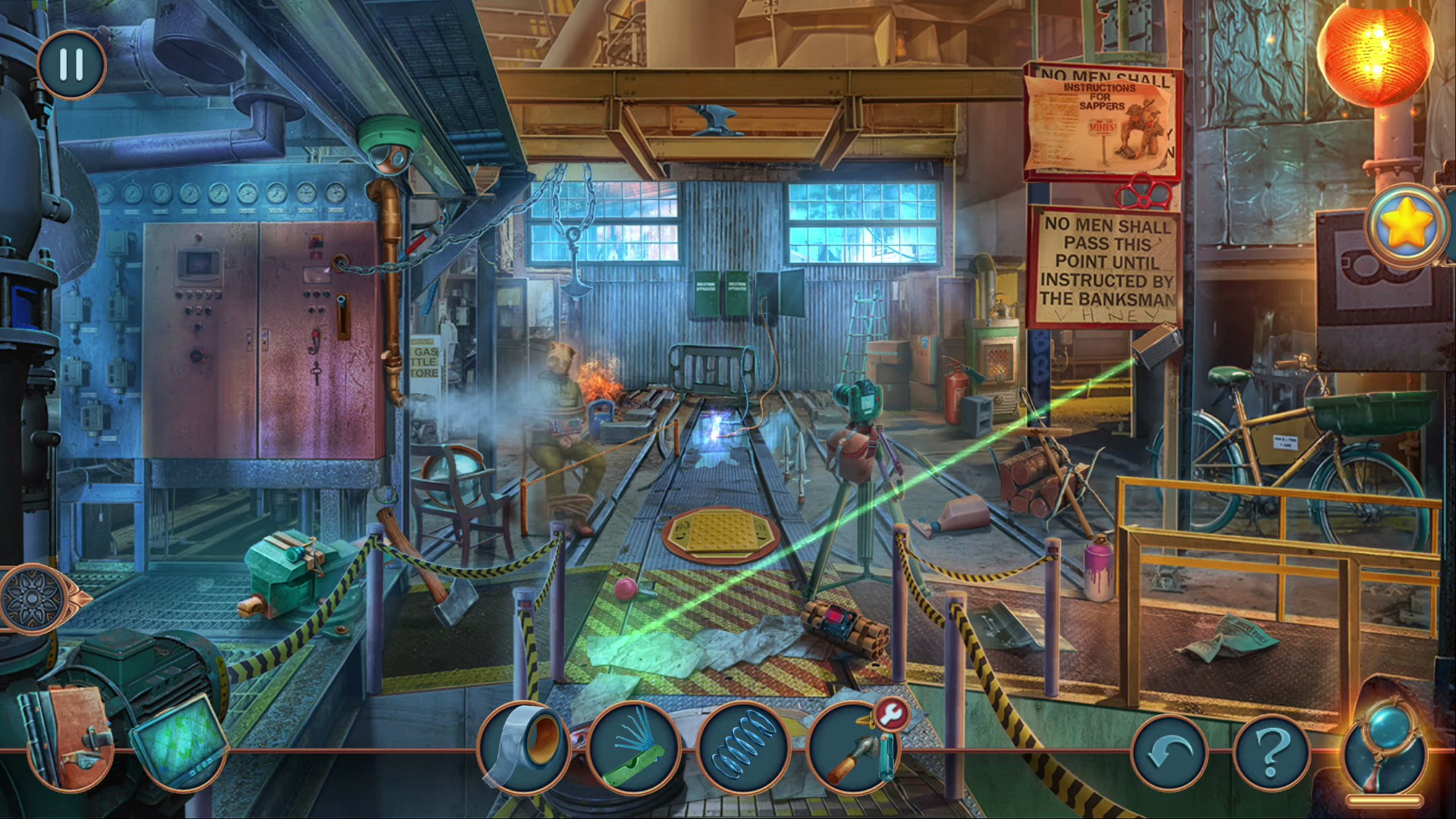Choose the blue coil spring inventory item

tap(743, 748)
